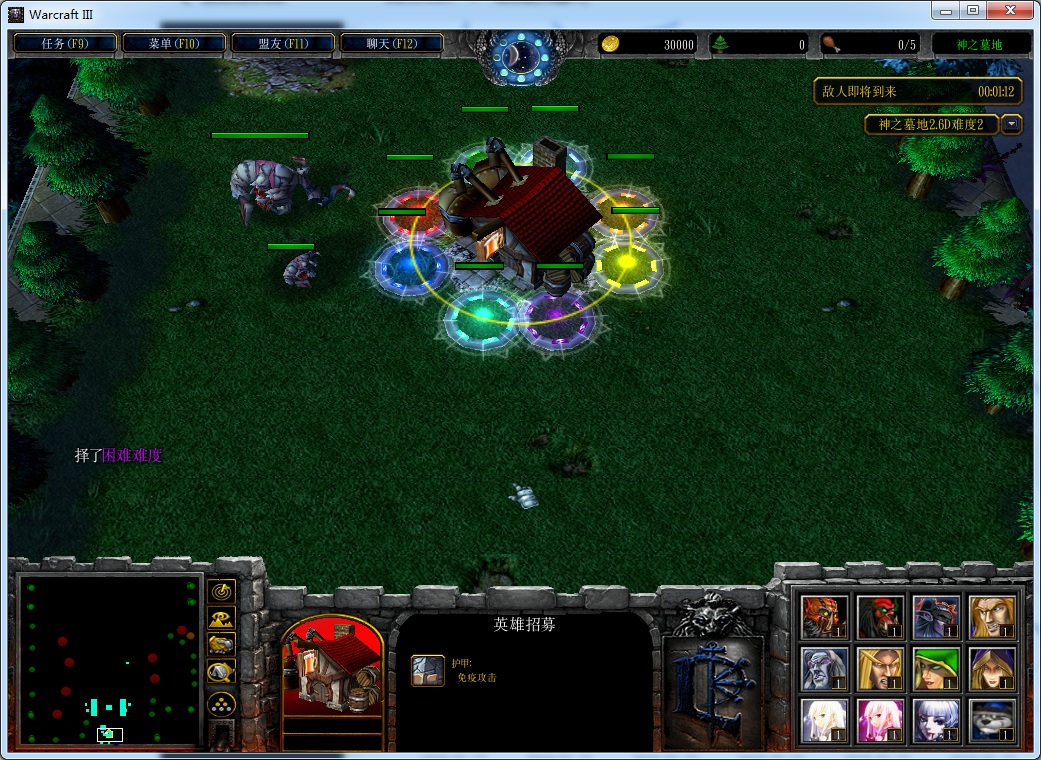Image resolution: width=1041 pixels, height=760 pixels.
Task: Recruit the red-haired green-eyed orc hero
Action: pyautogui.click(x=880, y=617)
